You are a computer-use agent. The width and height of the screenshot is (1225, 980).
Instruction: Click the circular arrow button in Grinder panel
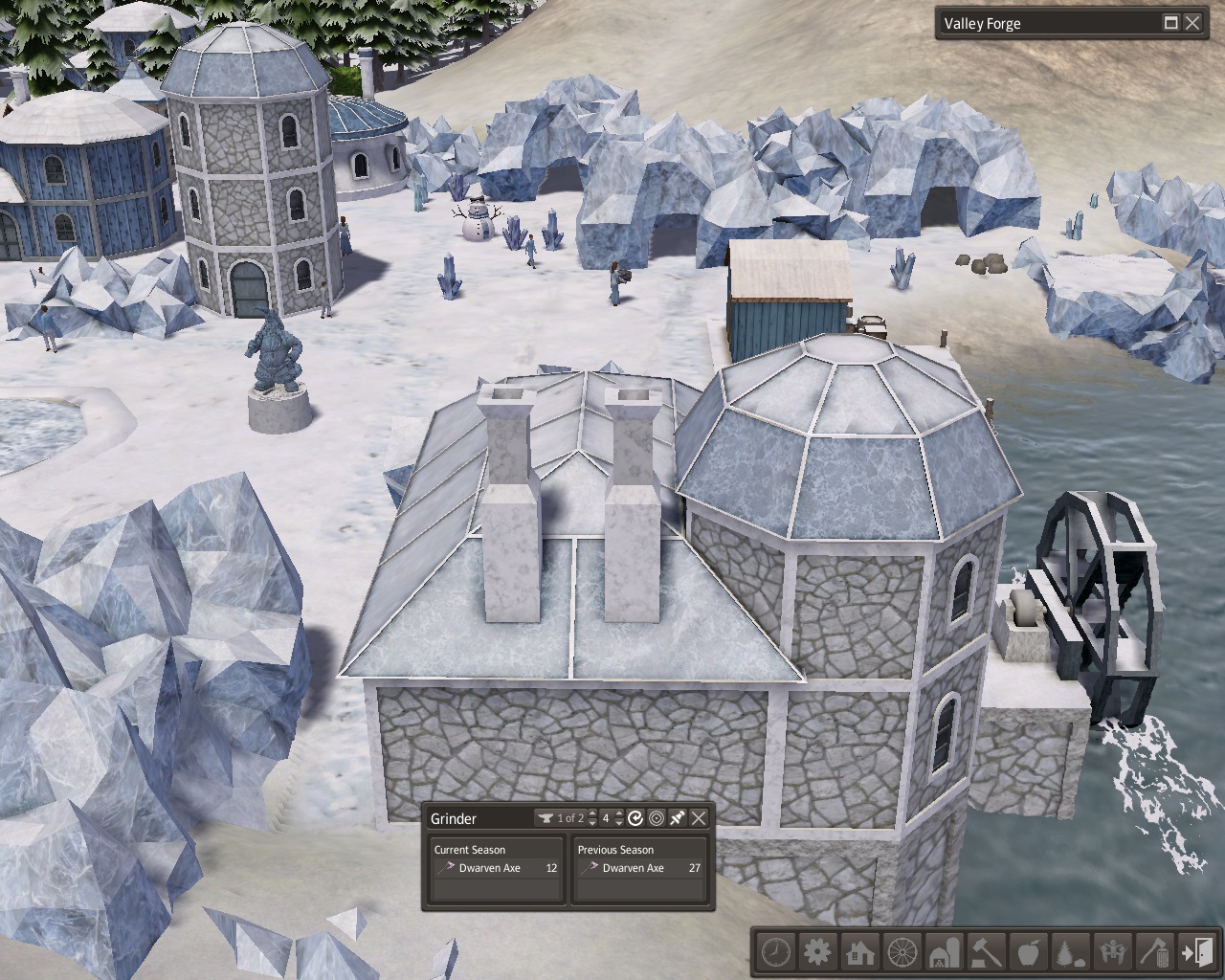[x=635, y=818]
